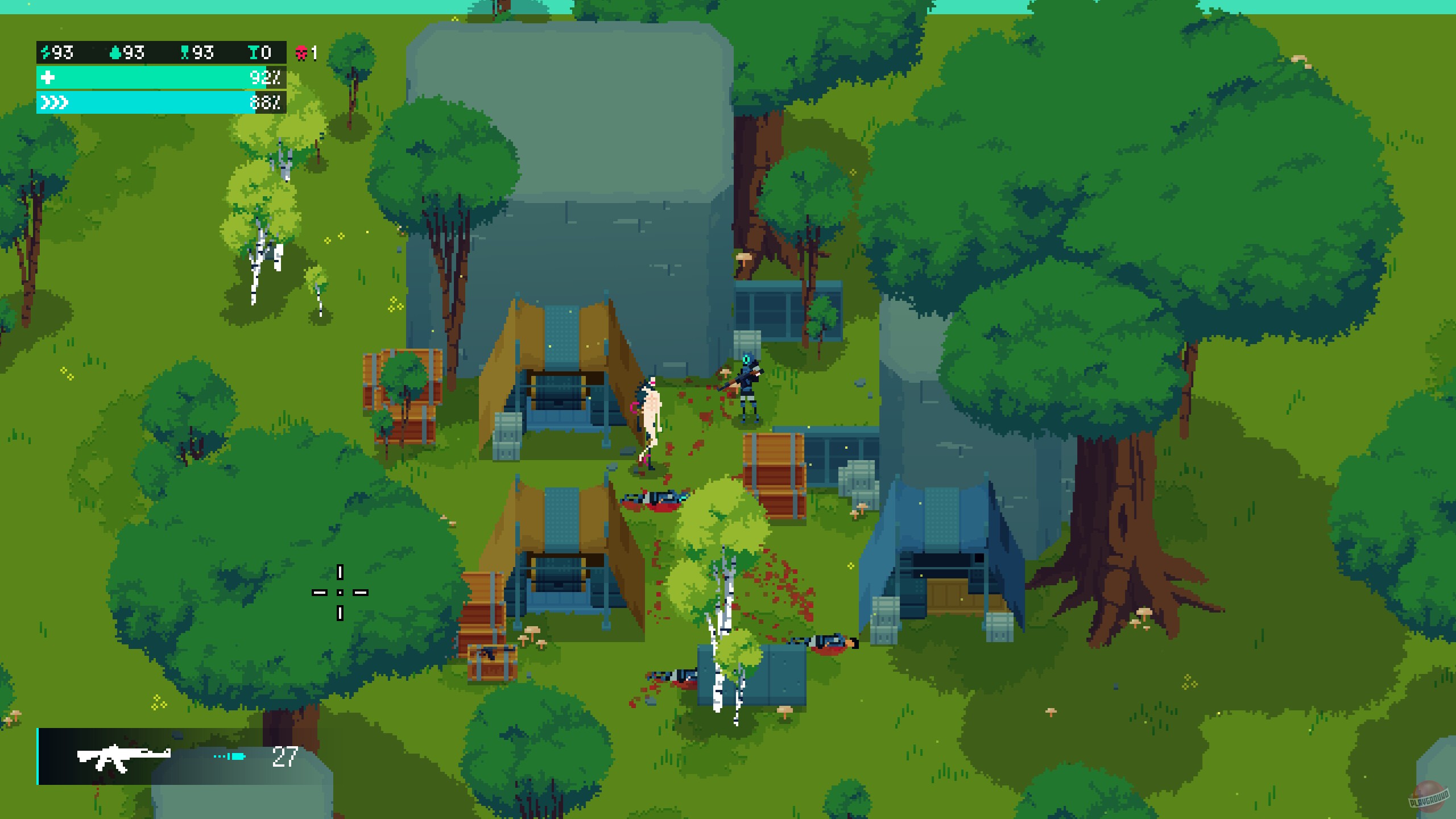
Task: Click the triple chevron icon on the stamina bar
Action: 54,102
